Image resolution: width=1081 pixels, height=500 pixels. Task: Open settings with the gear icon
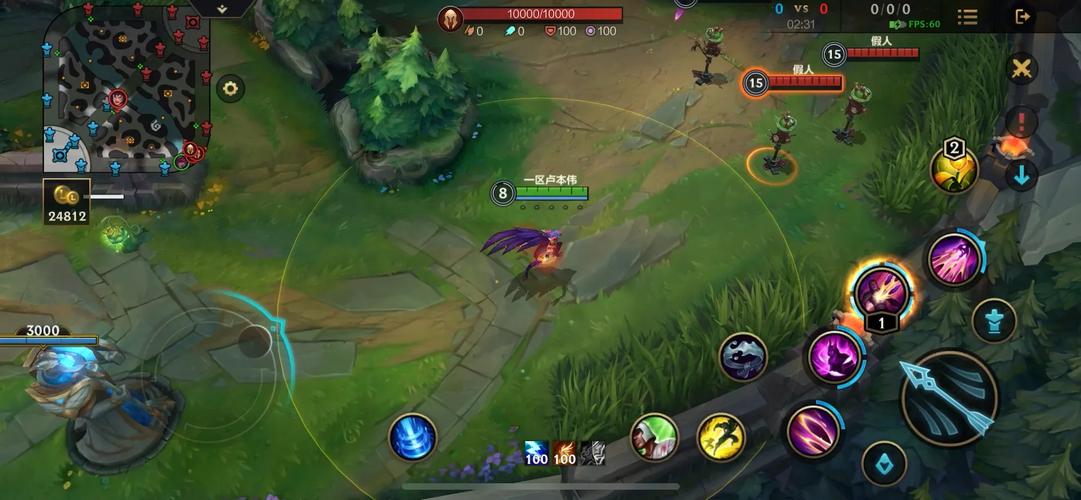[231, 88]
